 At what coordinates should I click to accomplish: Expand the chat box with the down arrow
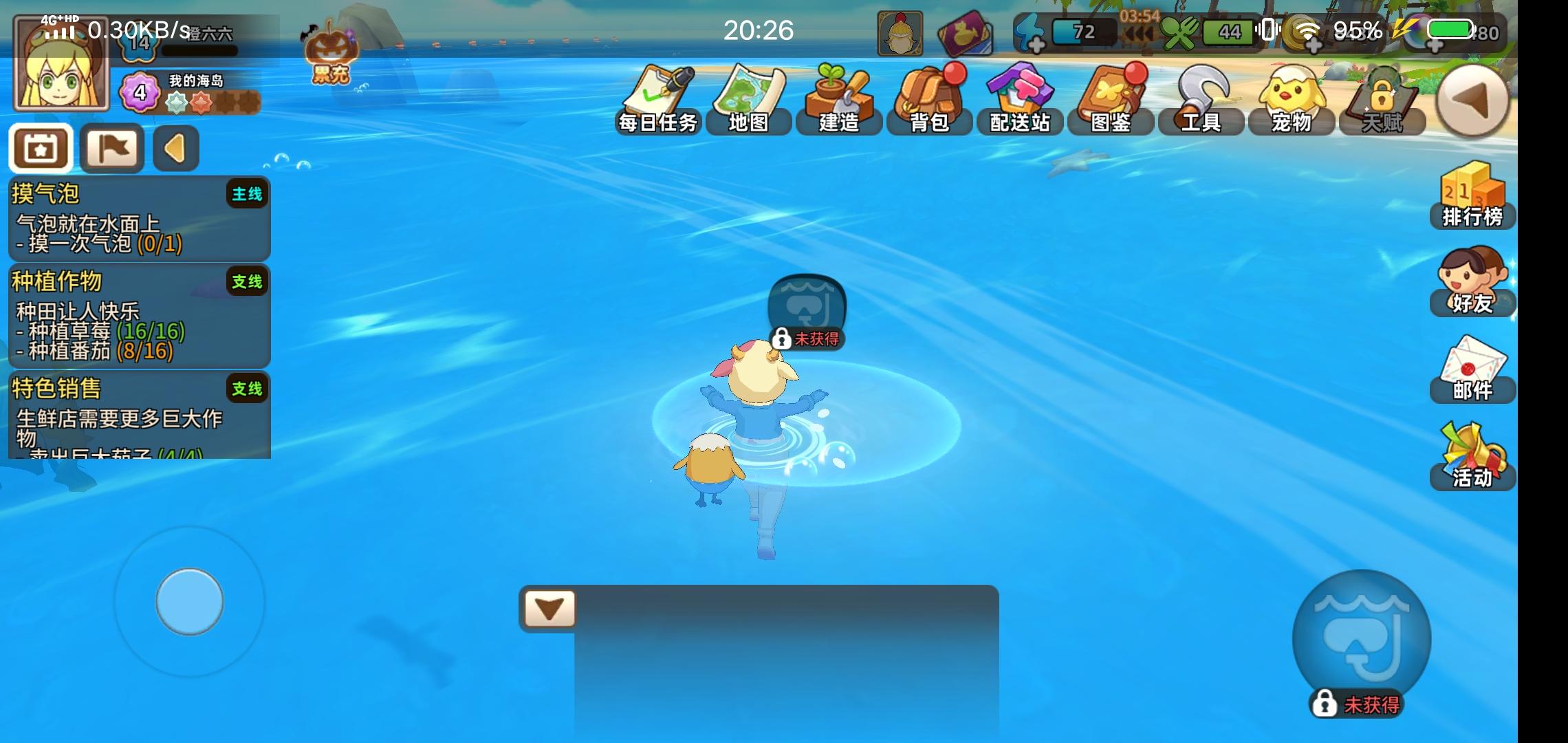coord(548,607)
